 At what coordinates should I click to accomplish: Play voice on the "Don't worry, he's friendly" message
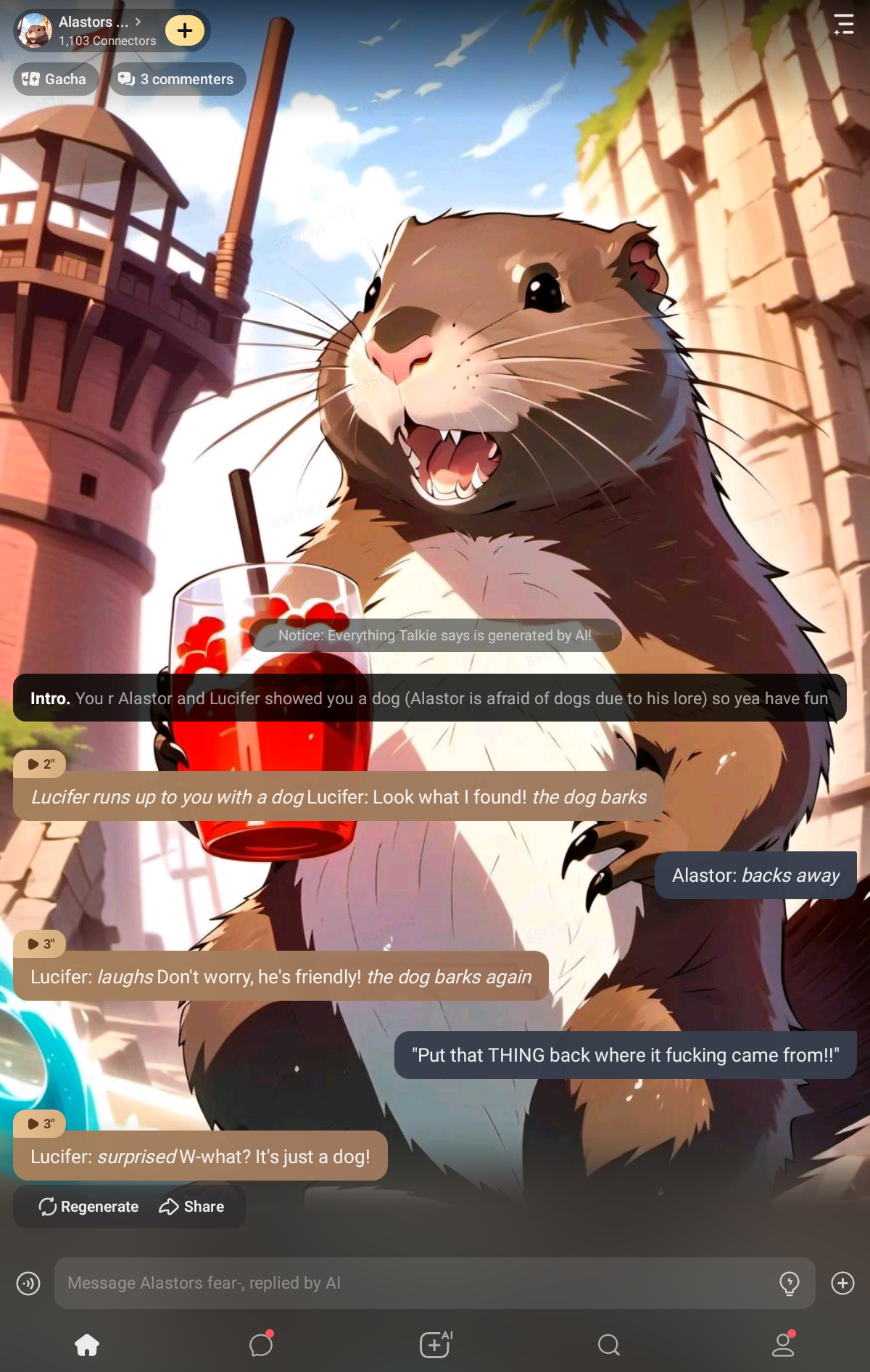pyautogui.click(x=40, y=943)
